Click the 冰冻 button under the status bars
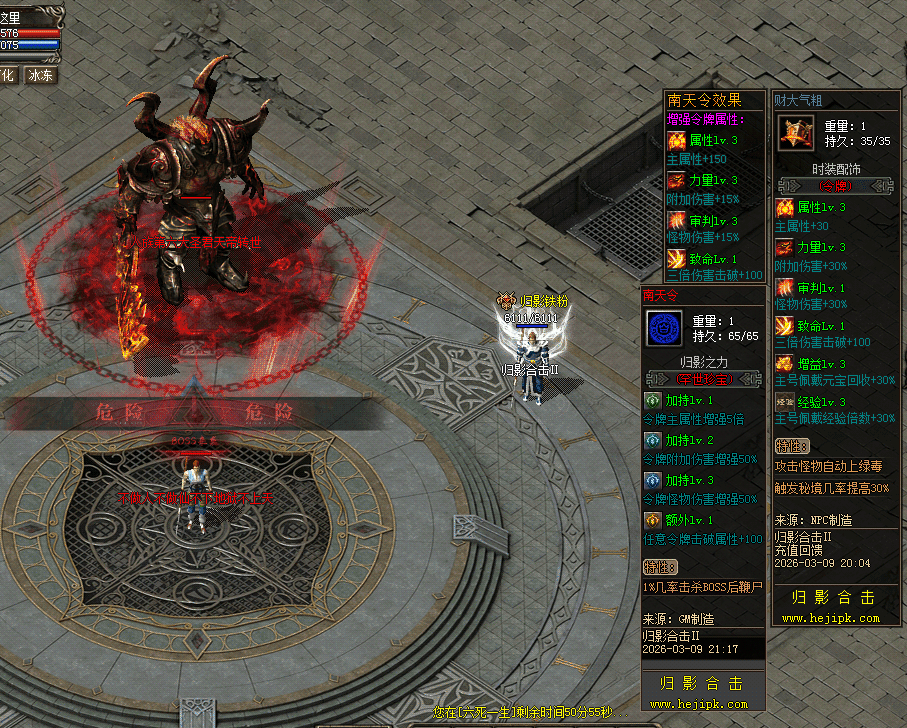907x728 pixels. [x=41, y=75]
